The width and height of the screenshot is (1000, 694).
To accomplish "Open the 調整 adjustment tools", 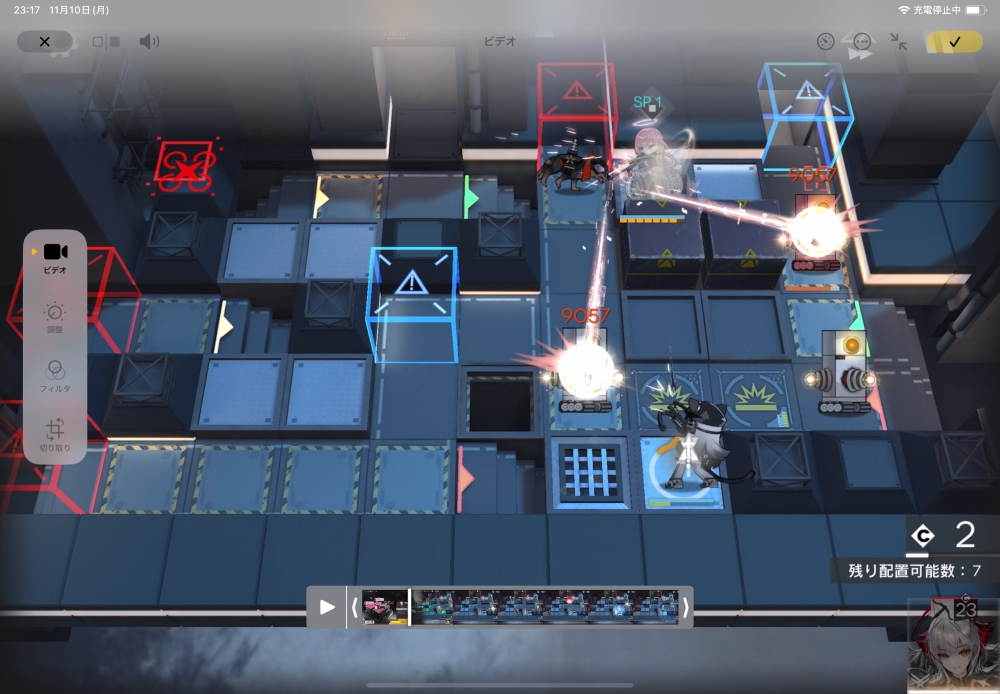I will (55, 318).
